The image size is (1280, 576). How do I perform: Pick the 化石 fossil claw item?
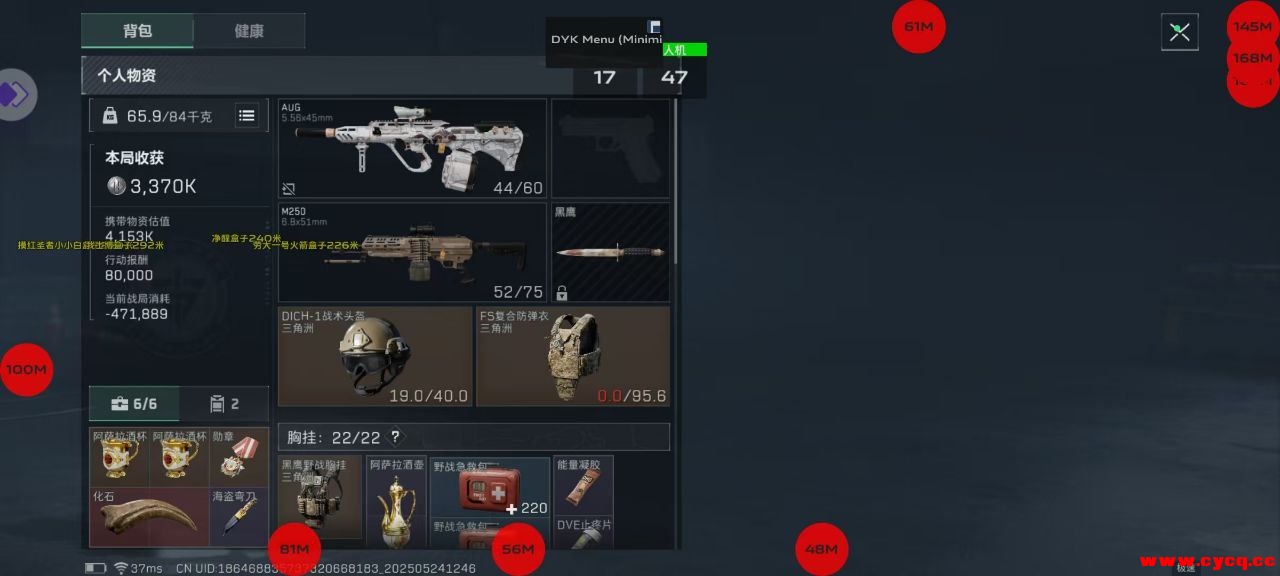[x=149, y=517]
